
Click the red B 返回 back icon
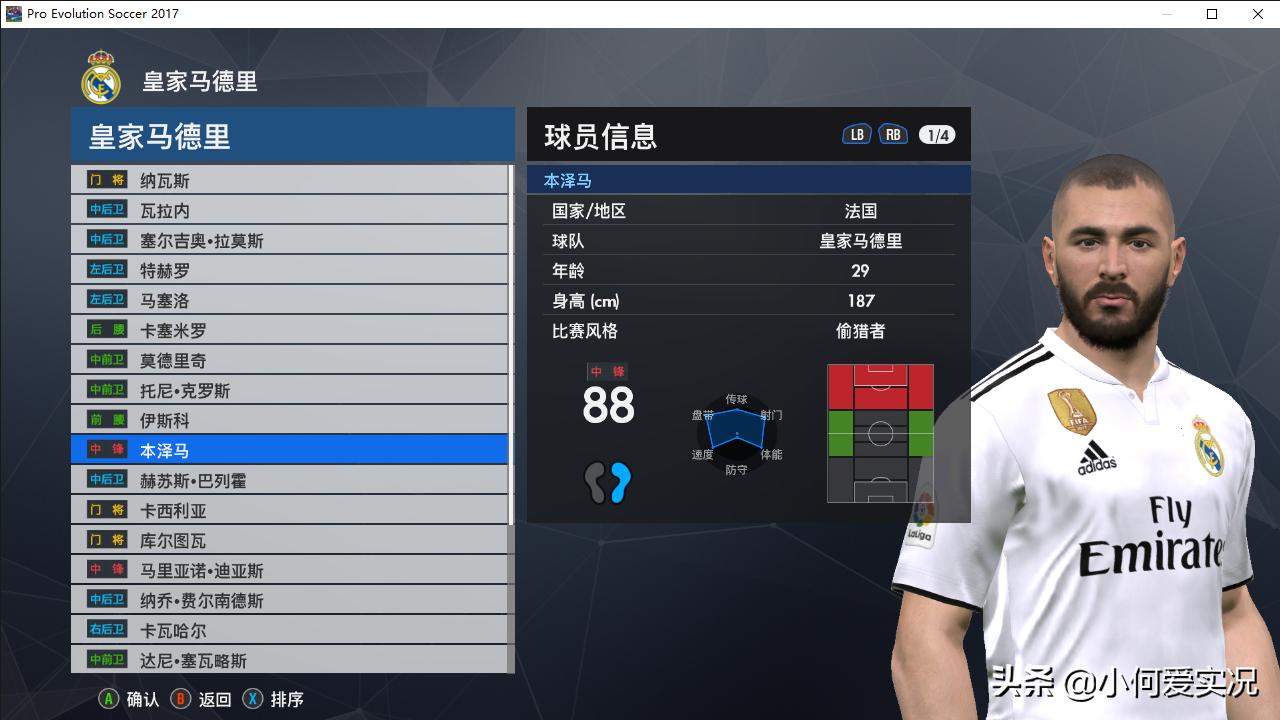point(180,700)
